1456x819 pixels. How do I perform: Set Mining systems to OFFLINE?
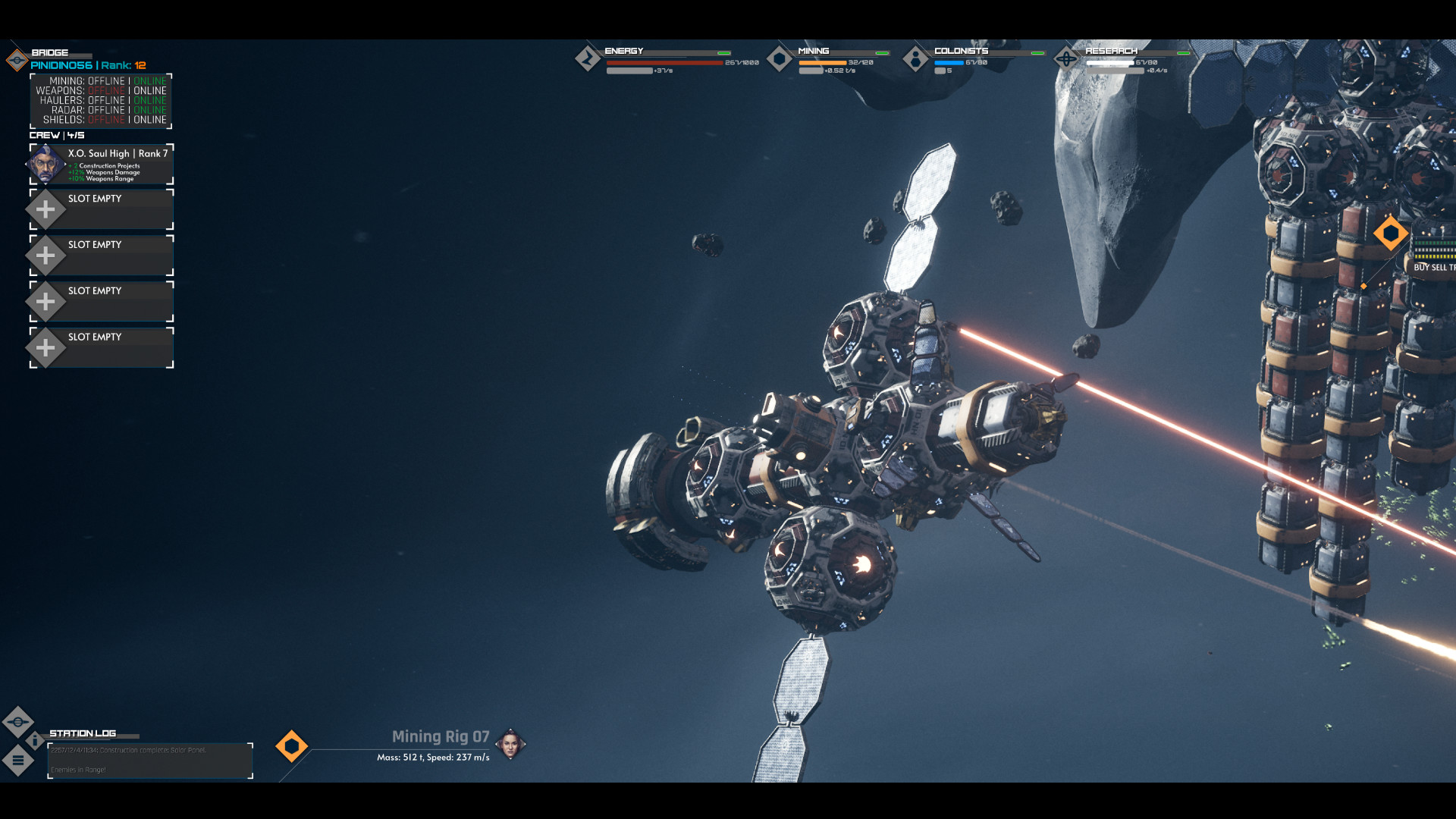pos(106,81)
